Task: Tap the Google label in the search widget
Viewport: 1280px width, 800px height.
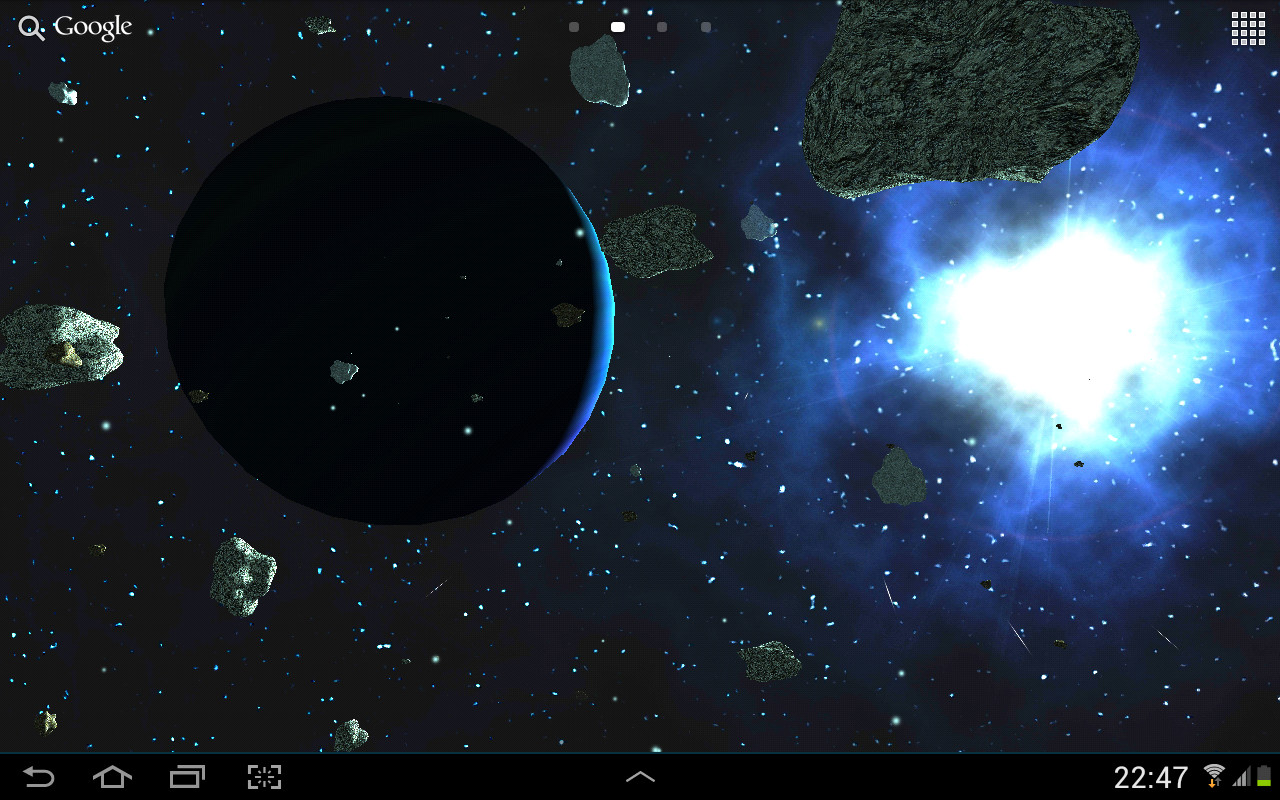Action: [94, 27]
